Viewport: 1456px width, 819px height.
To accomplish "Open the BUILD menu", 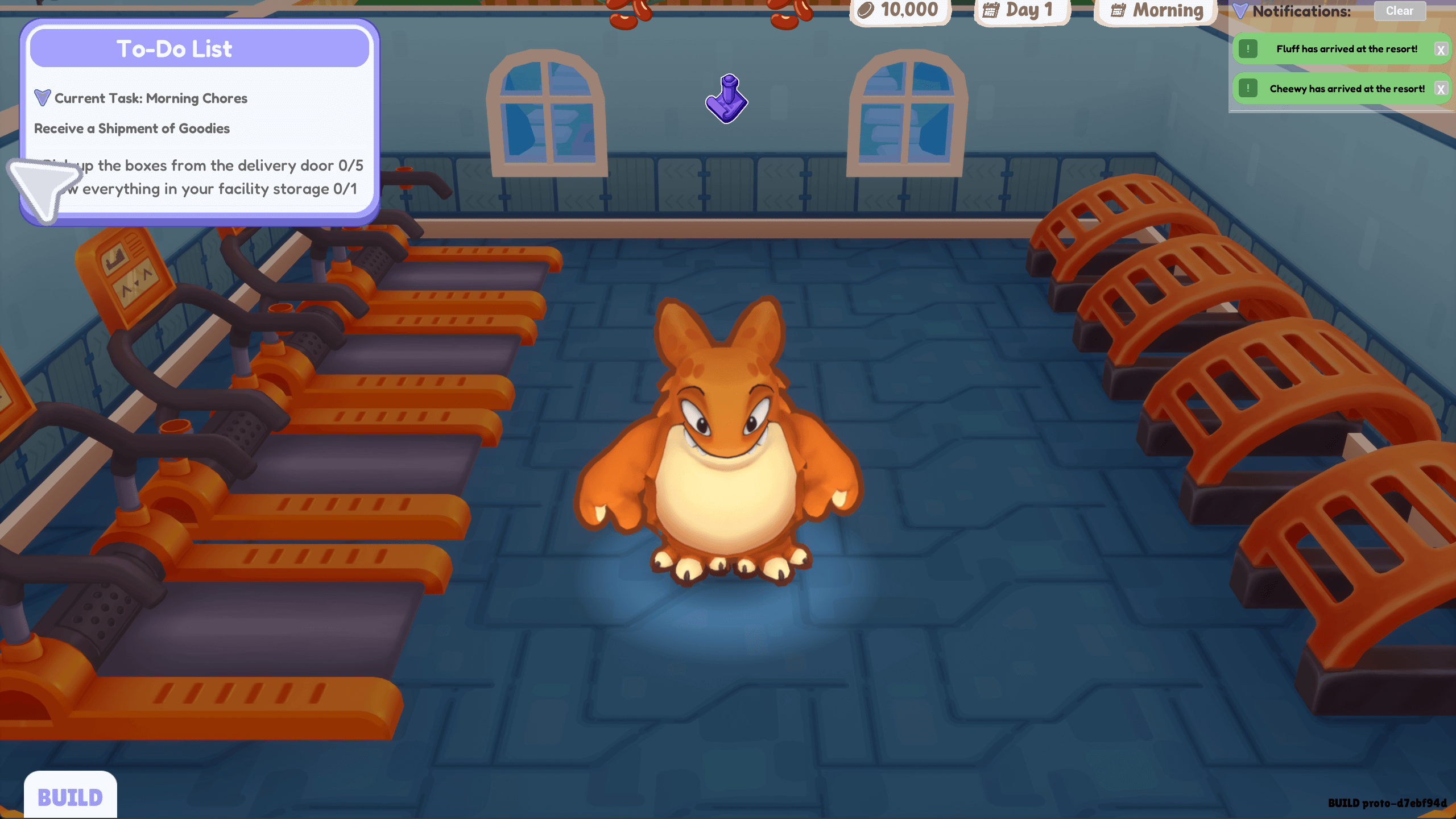I will pos(70,797).
